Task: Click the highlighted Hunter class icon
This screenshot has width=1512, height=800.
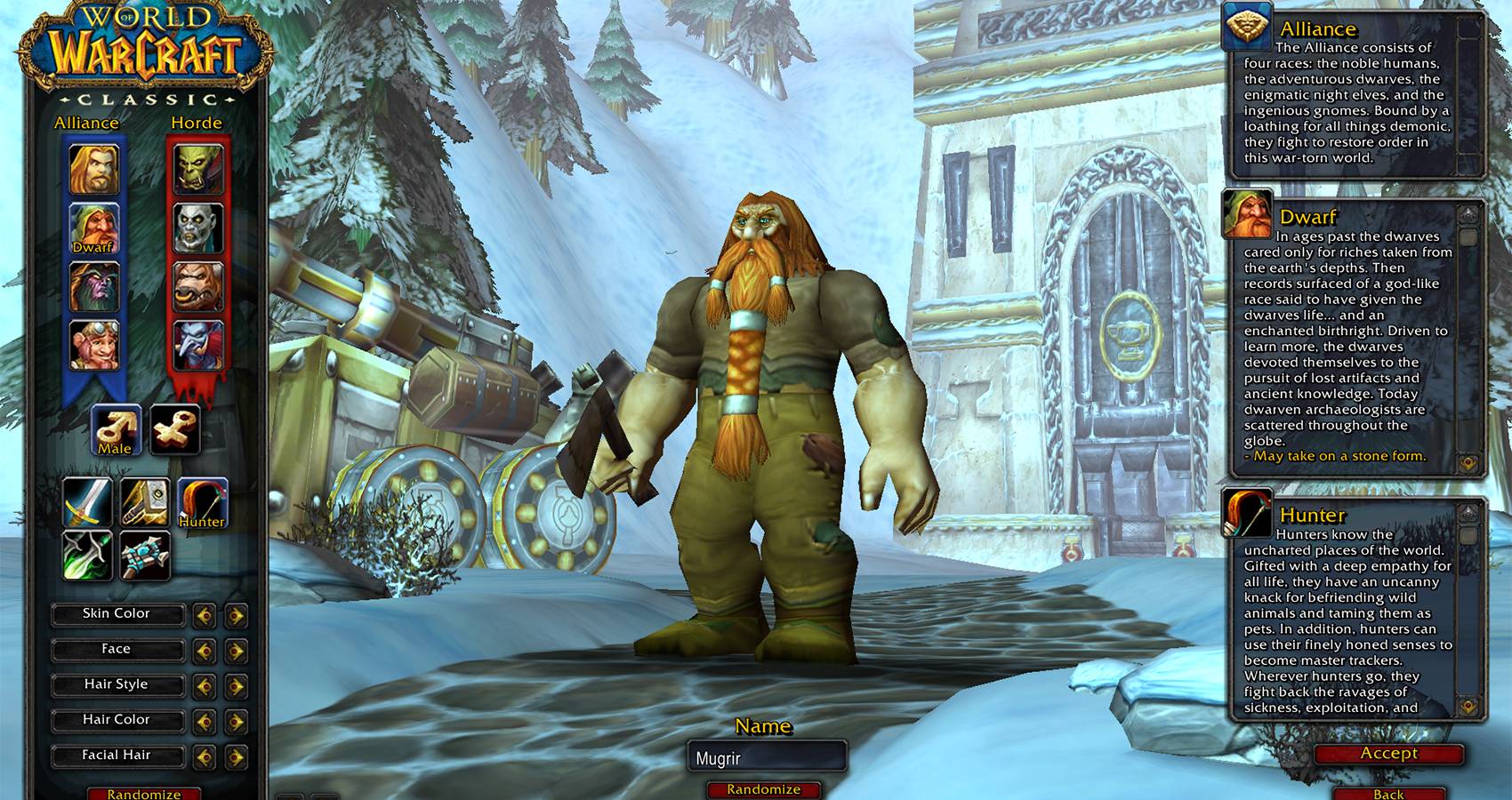Action: coord(205,502)
